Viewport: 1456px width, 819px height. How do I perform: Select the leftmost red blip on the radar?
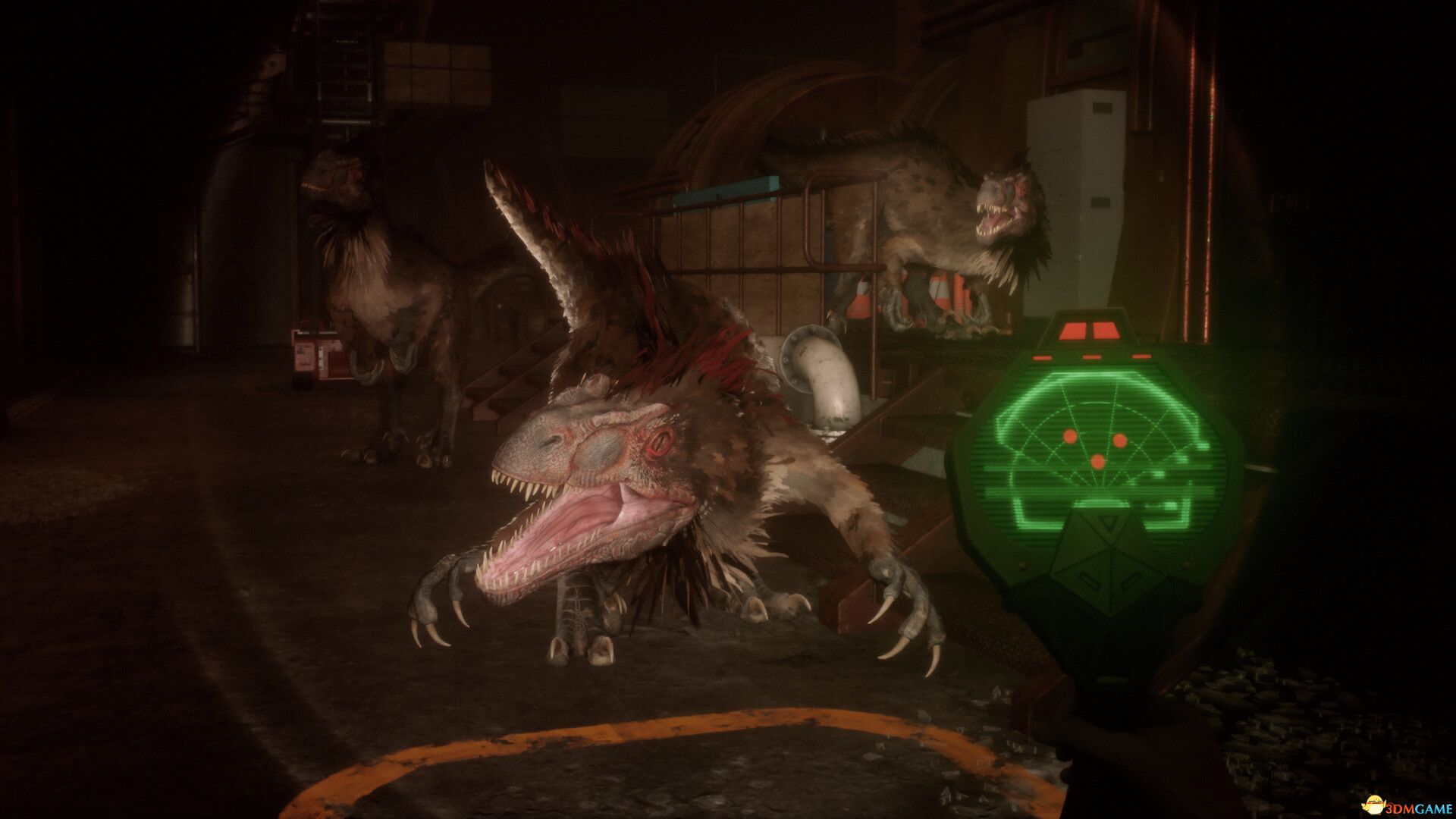pos(1069,437)
